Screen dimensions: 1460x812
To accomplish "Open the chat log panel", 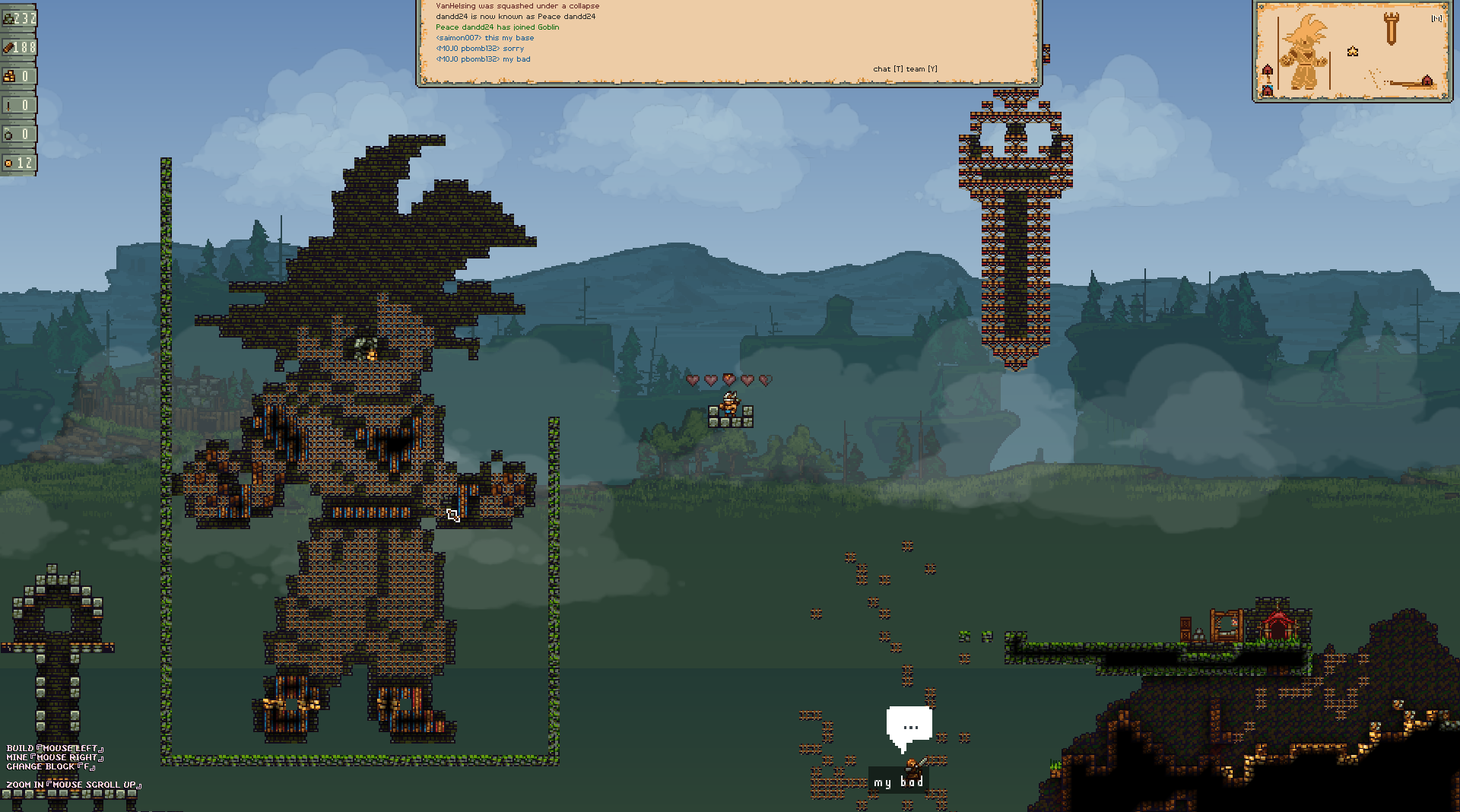I will coord(728,41).
